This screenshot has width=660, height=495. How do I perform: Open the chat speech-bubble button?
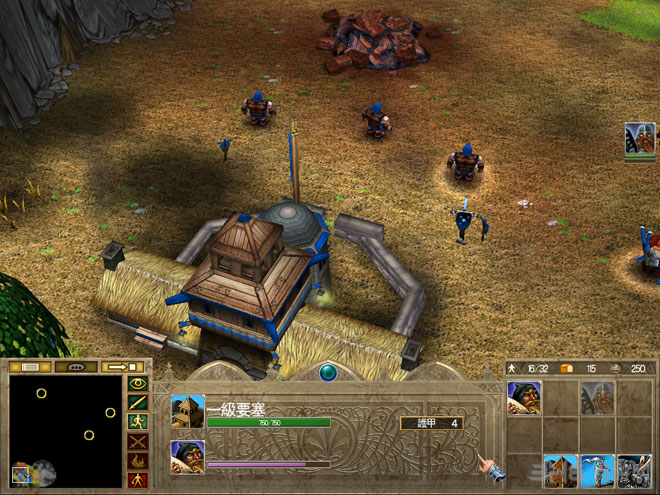[x=75, y=368]
